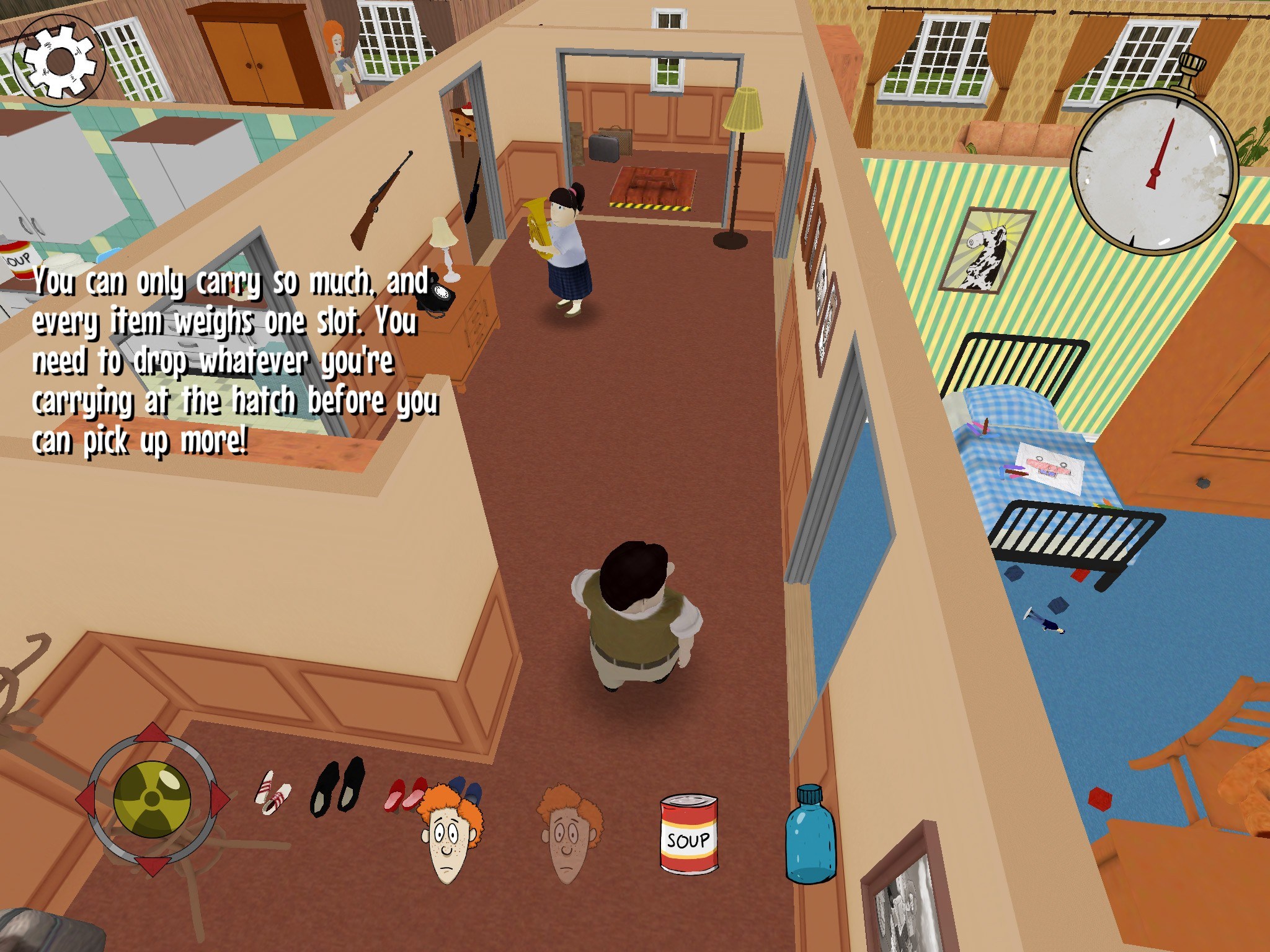This screenshot has height=952, width=1270.
Task: Select the blue water bottle slot
Action: tap(810, 835)
